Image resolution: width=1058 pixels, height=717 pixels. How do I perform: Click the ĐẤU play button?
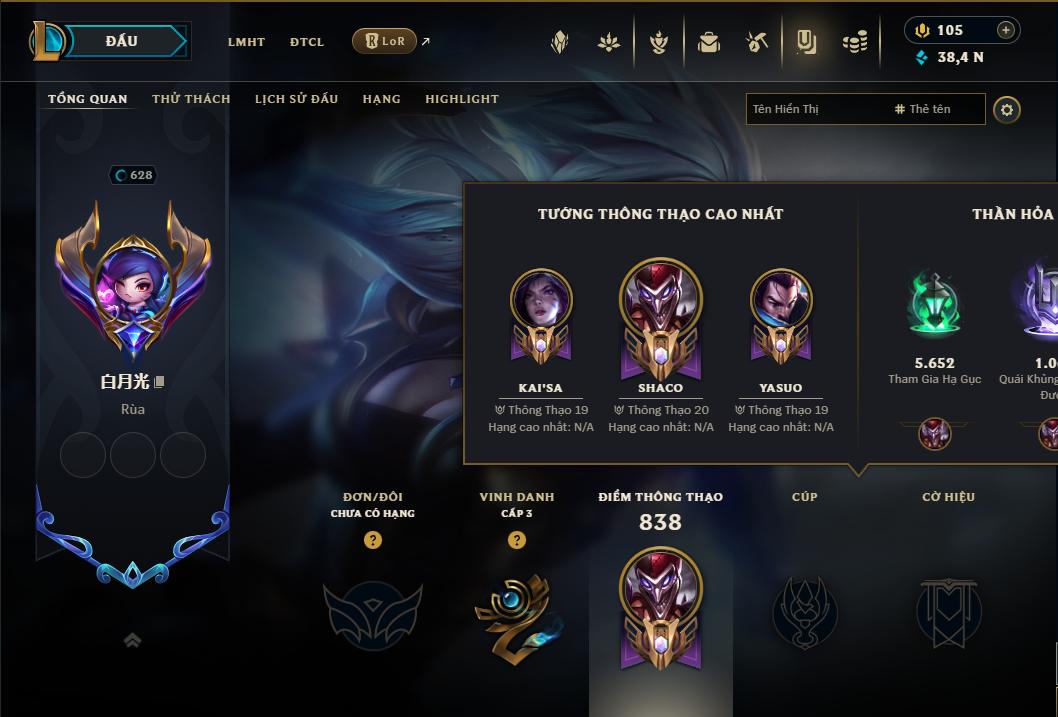coord(122,41)
